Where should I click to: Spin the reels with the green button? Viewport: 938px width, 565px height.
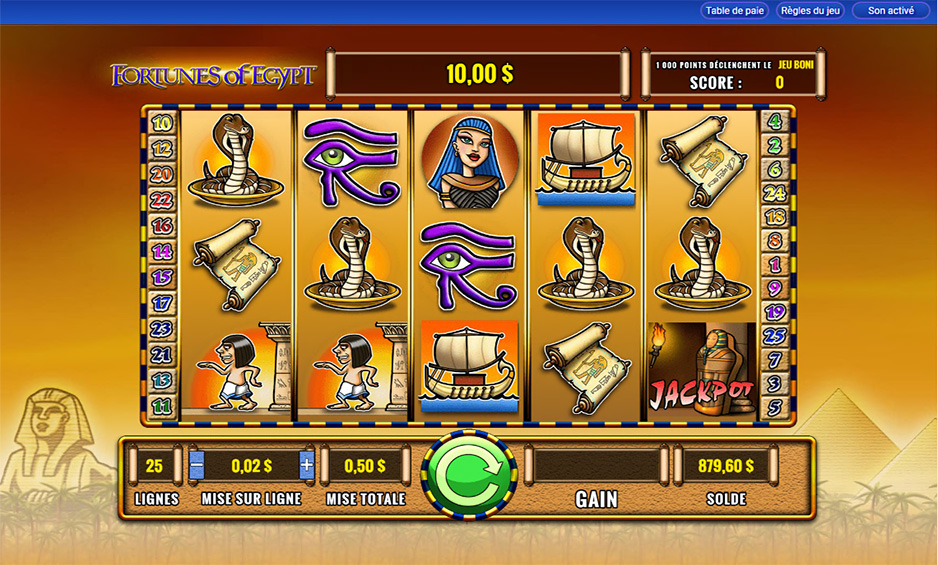[469, 474]
